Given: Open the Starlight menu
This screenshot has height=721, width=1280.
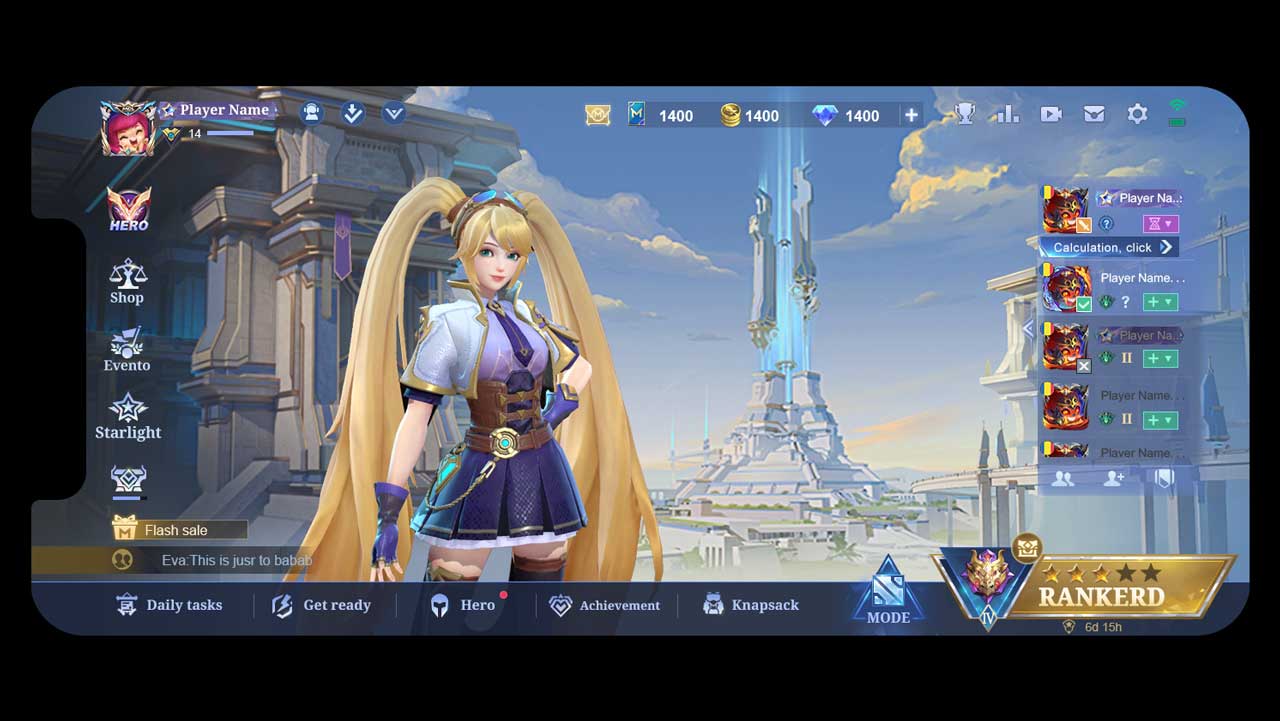Looking at the screenshot, I should pos(128,417).
